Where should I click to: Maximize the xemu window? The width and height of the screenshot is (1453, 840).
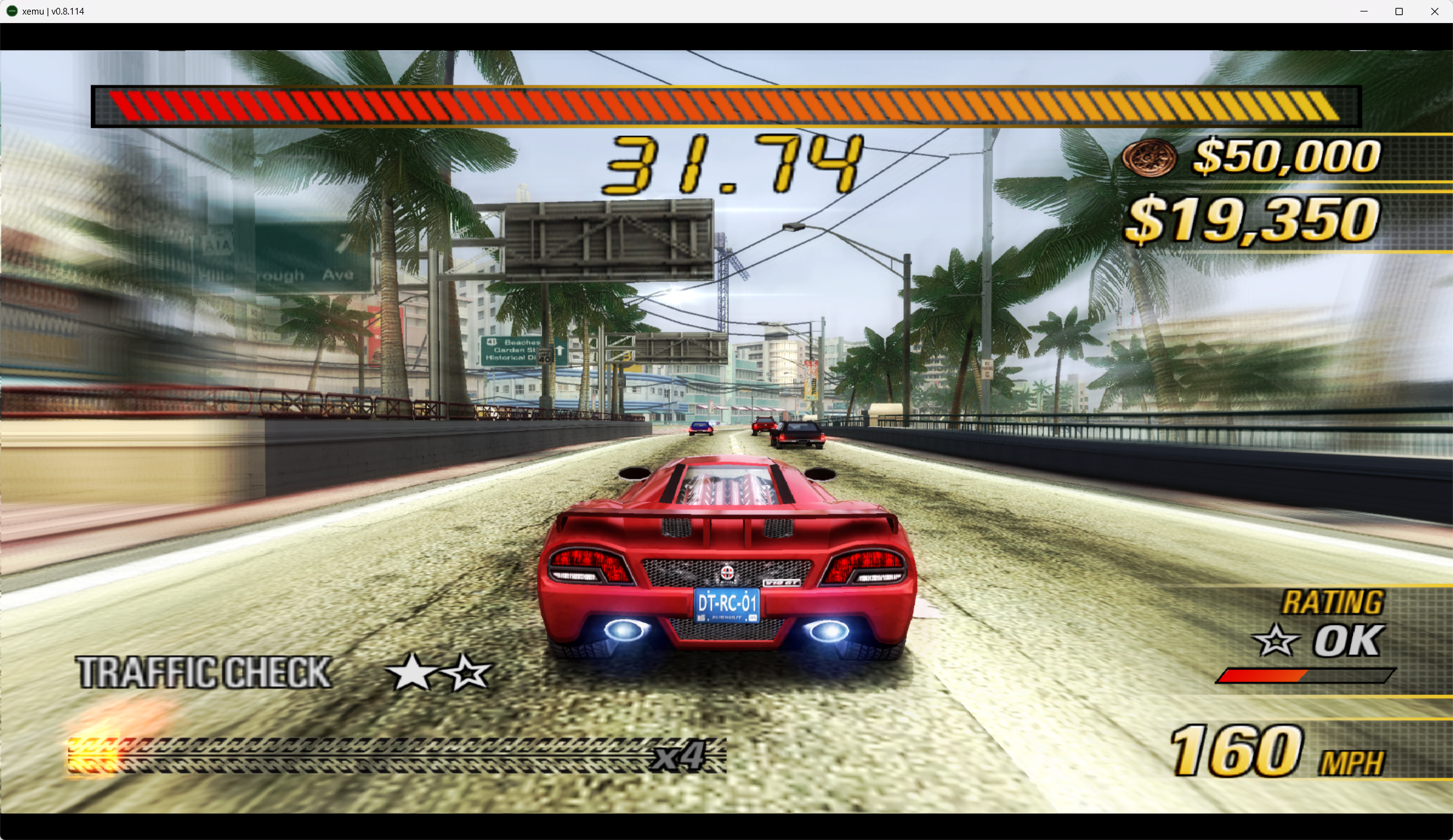pyautogui.click(x=1399, y=11)
